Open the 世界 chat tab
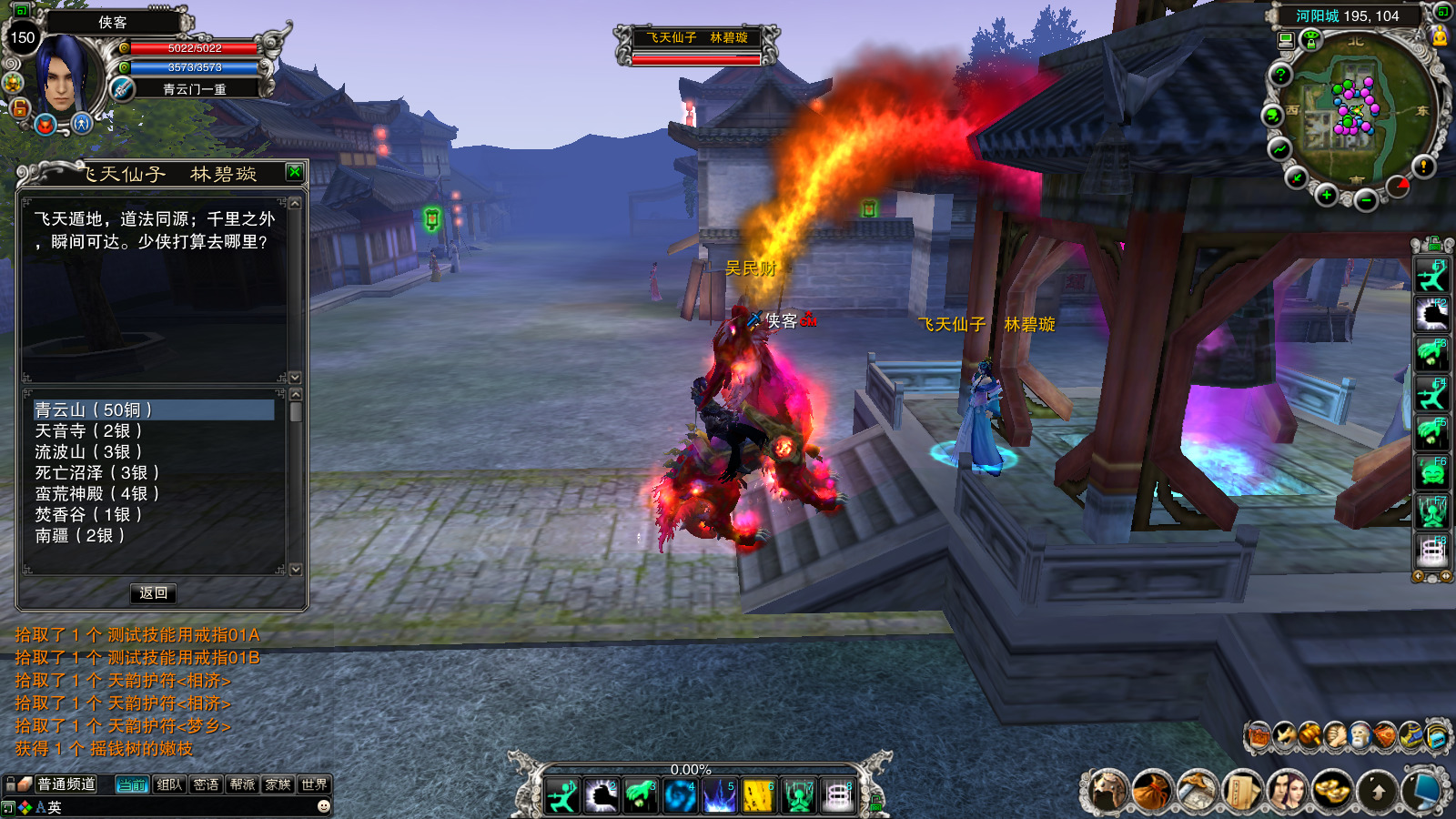The height and width of the screenshot is (819, 1456). [314, 784]
